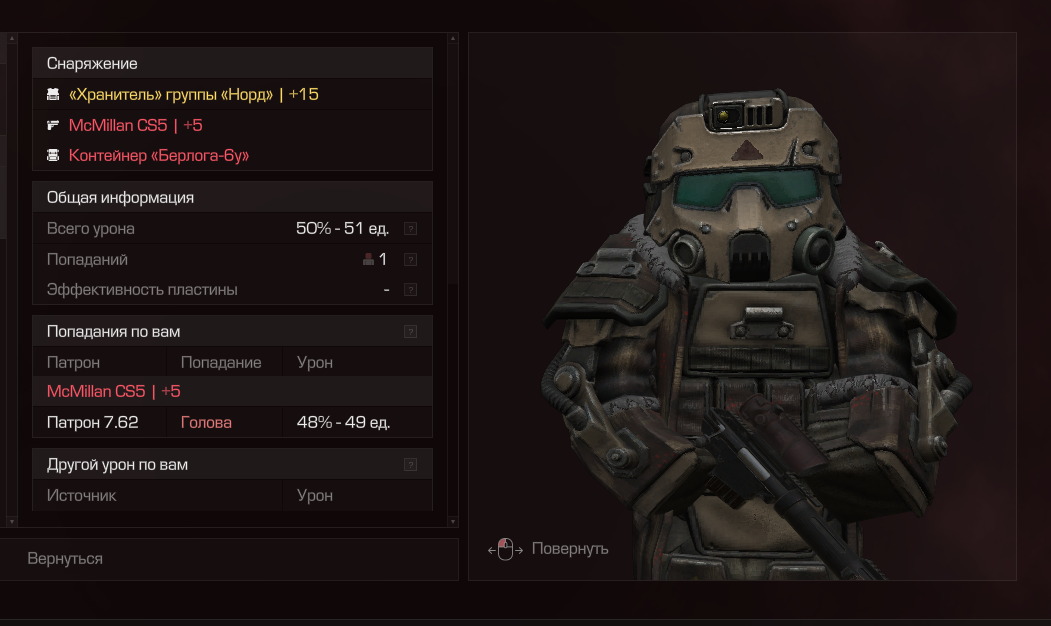1051x626 pixels.
Task: Show the Попадания по вам help tooltip
Action: (x=410, y=332)
